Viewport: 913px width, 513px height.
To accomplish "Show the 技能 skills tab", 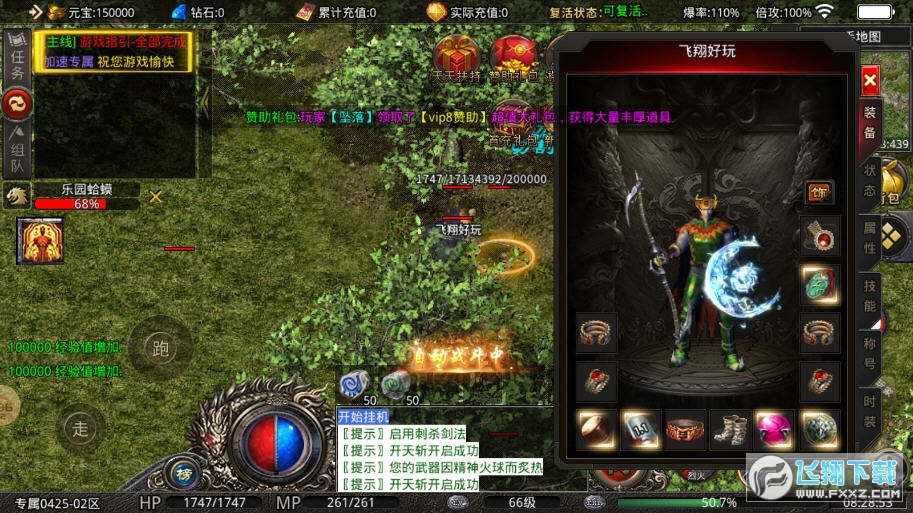I will click(x=870, y=296).
